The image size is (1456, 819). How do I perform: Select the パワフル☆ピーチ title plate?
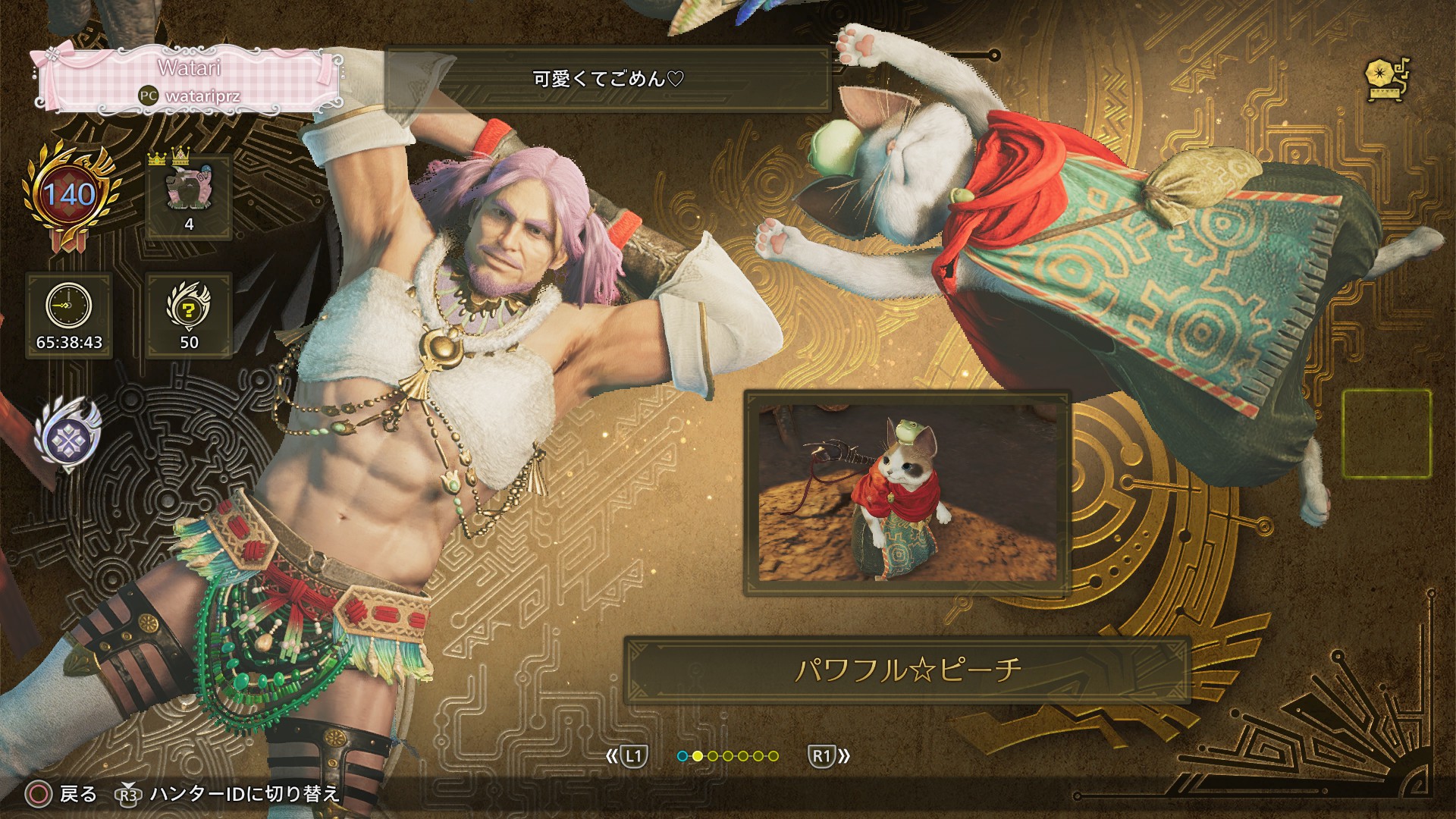coord(907,670)
